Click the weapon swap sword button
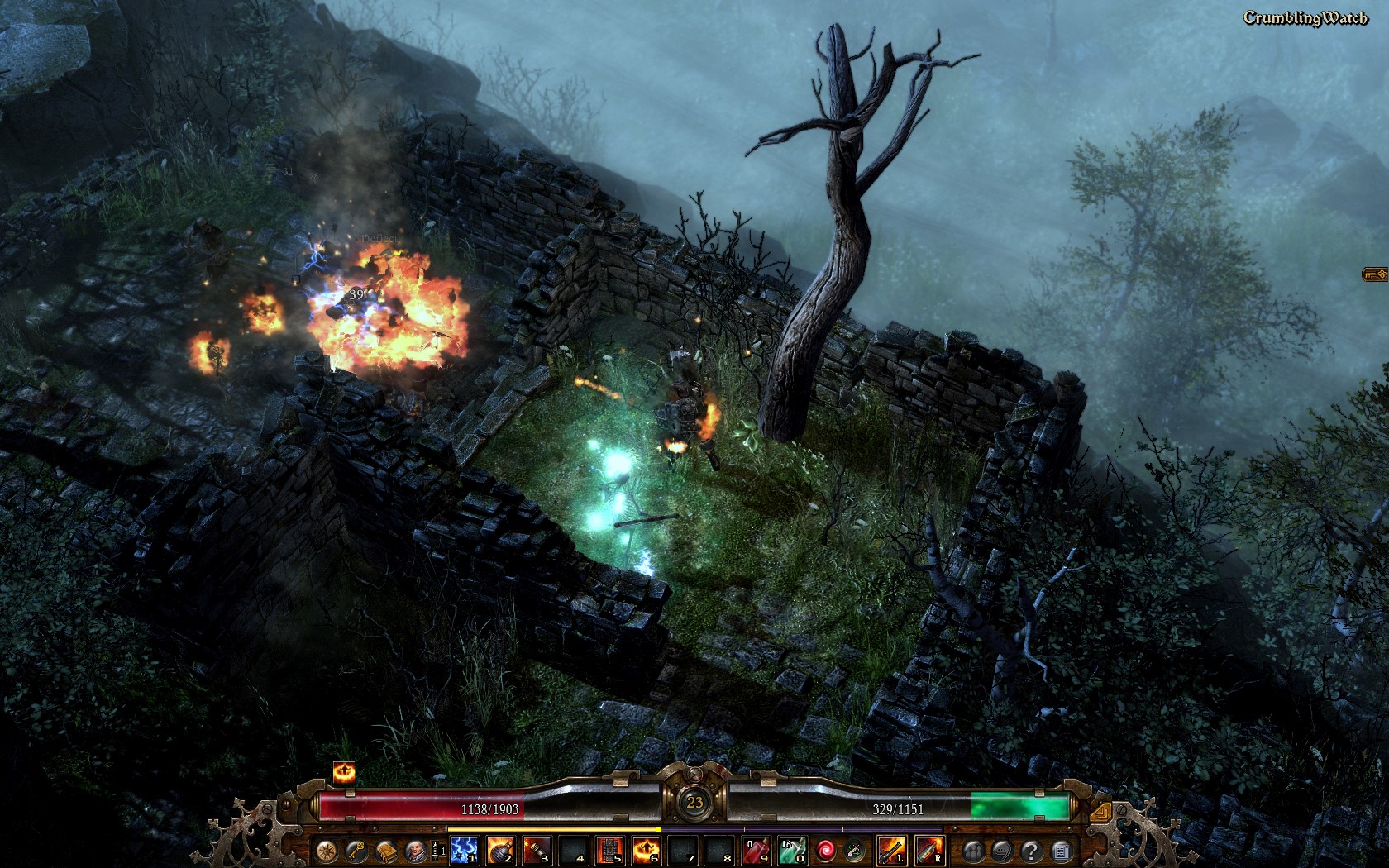The height and width of the screenshot is (868, 1389). click(x=854, y=850)
